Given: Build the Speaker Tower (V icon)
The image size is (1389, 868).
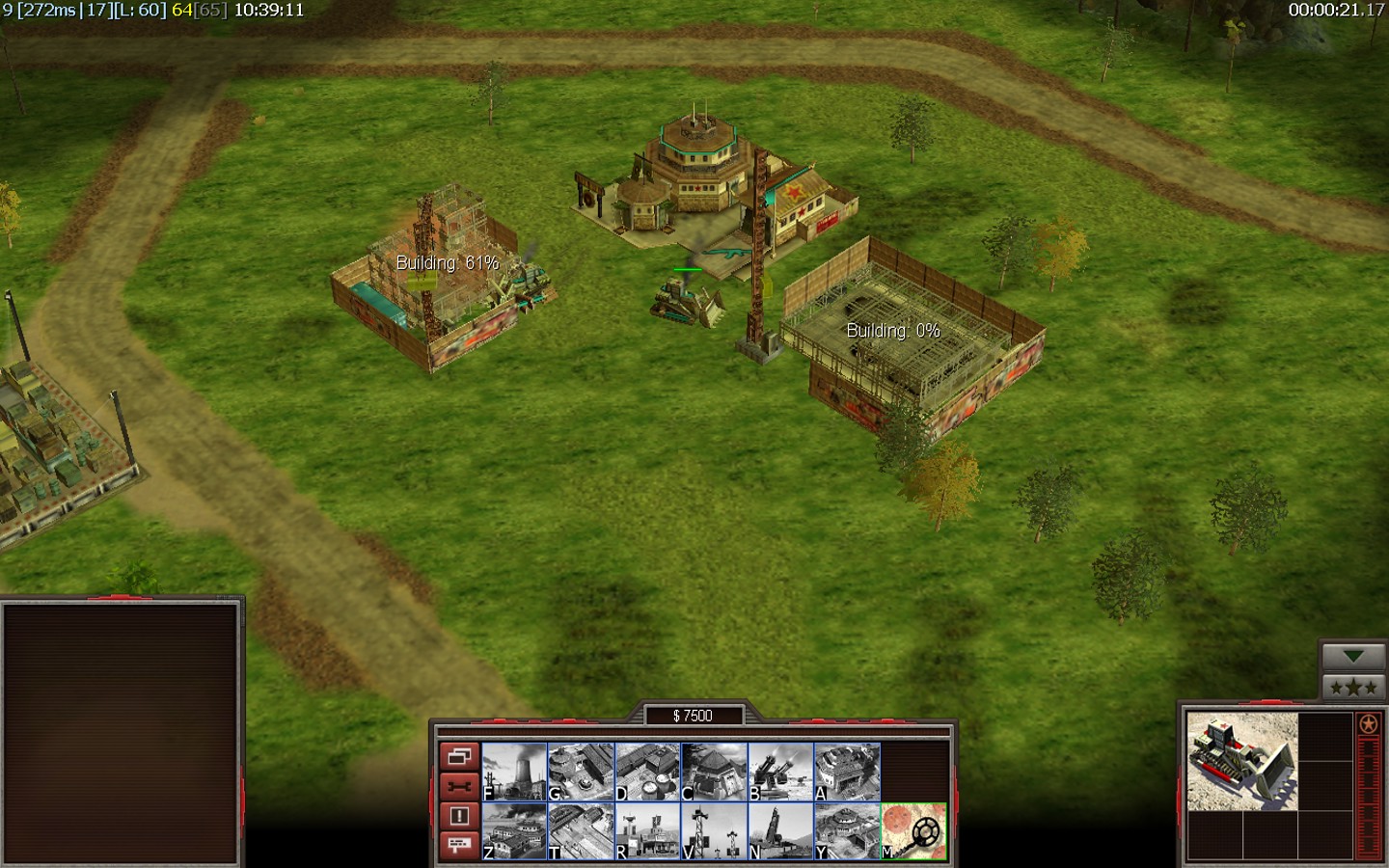Looking at the screenshot, I should pyautogui.click(x=714, y=831).
